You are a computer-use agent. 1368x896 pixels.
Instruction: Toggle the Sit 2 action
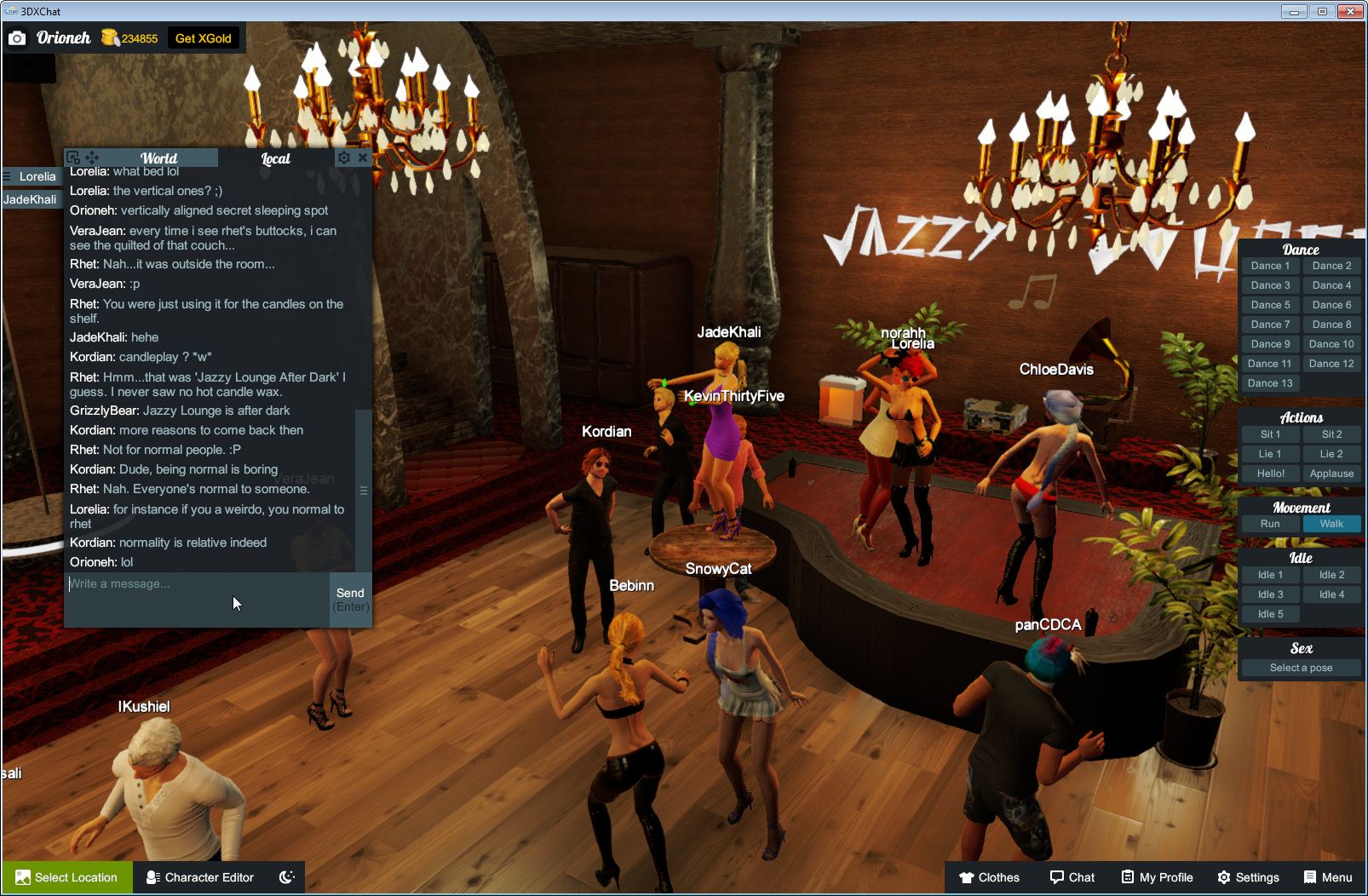coord(1331,434)
